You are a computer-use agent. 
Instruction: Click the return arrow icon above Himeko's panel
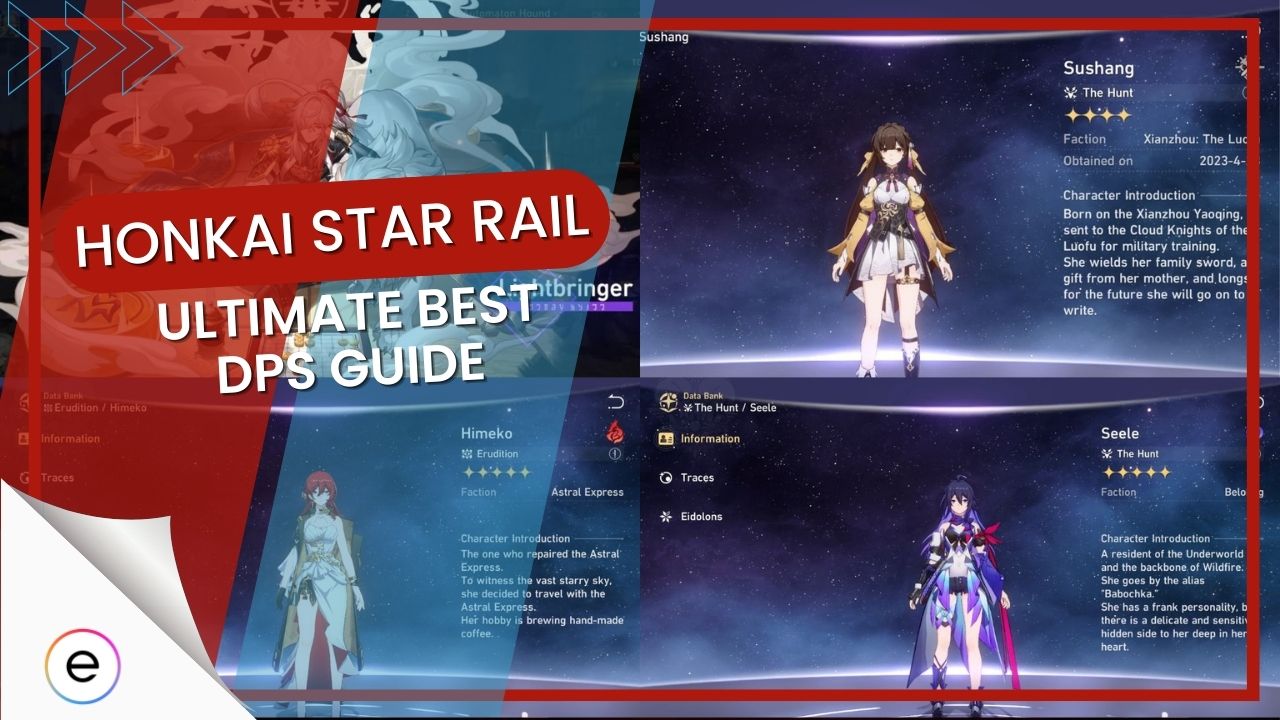[617, 401]
